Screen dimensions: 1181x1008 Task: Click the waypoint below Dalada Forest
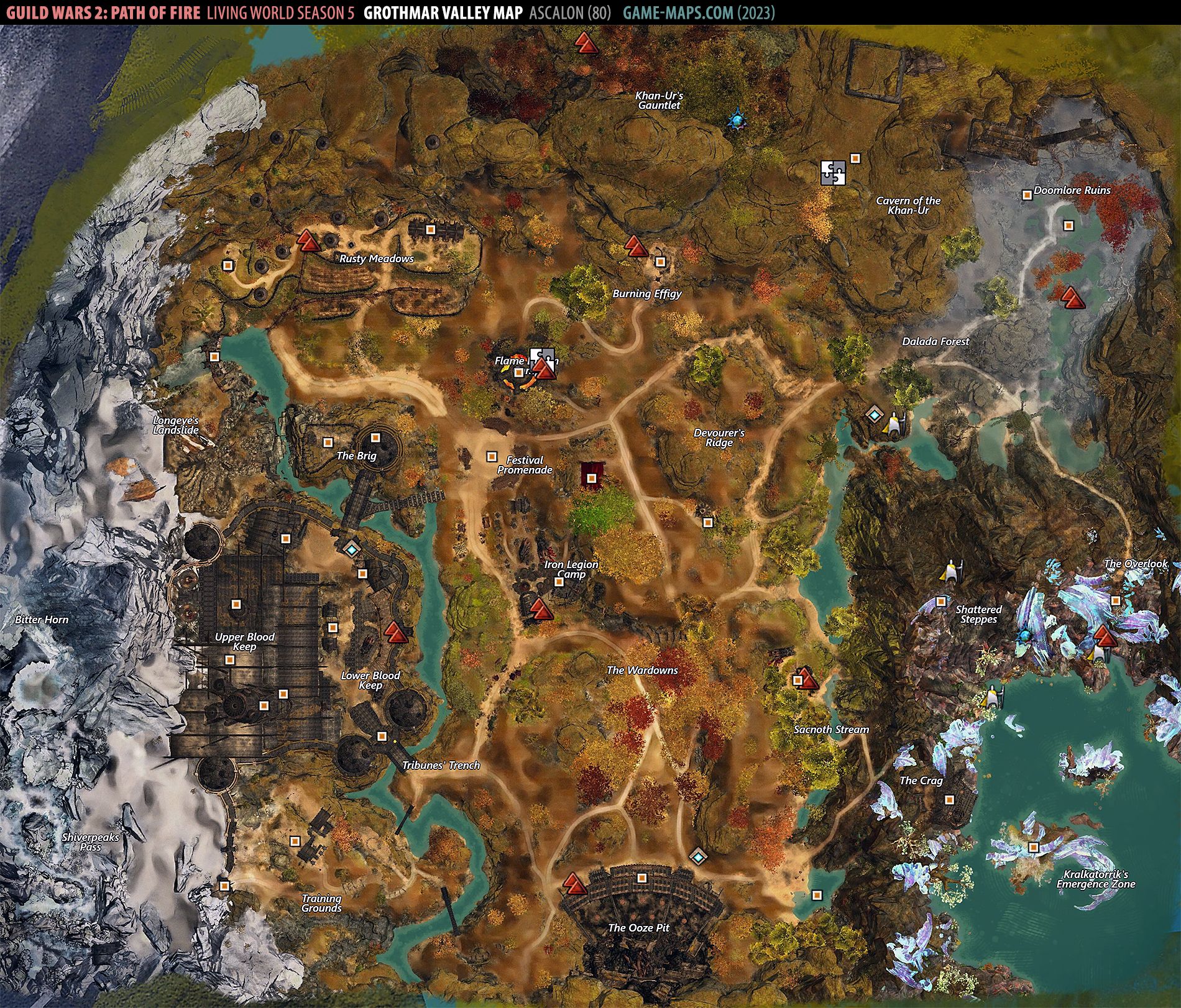(875, 415)
